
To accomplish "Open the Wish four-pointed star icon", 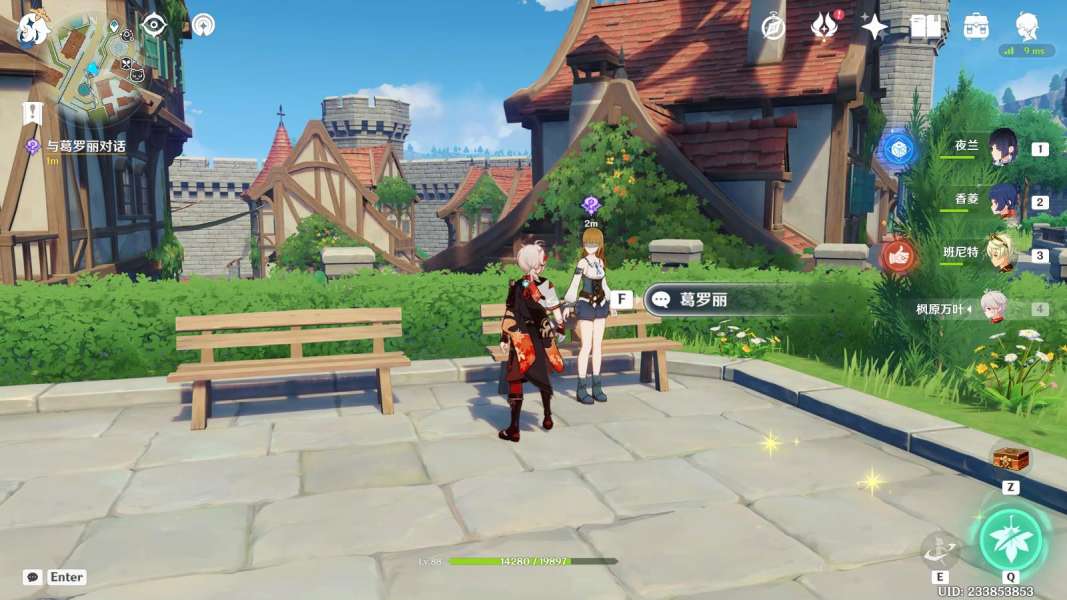I will (874, 27).
